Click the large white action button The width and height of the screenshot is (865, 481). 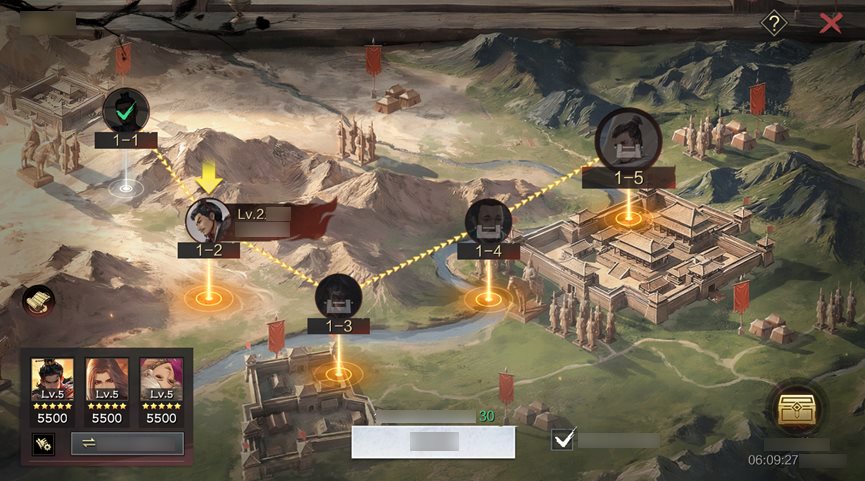coord(433,441)
